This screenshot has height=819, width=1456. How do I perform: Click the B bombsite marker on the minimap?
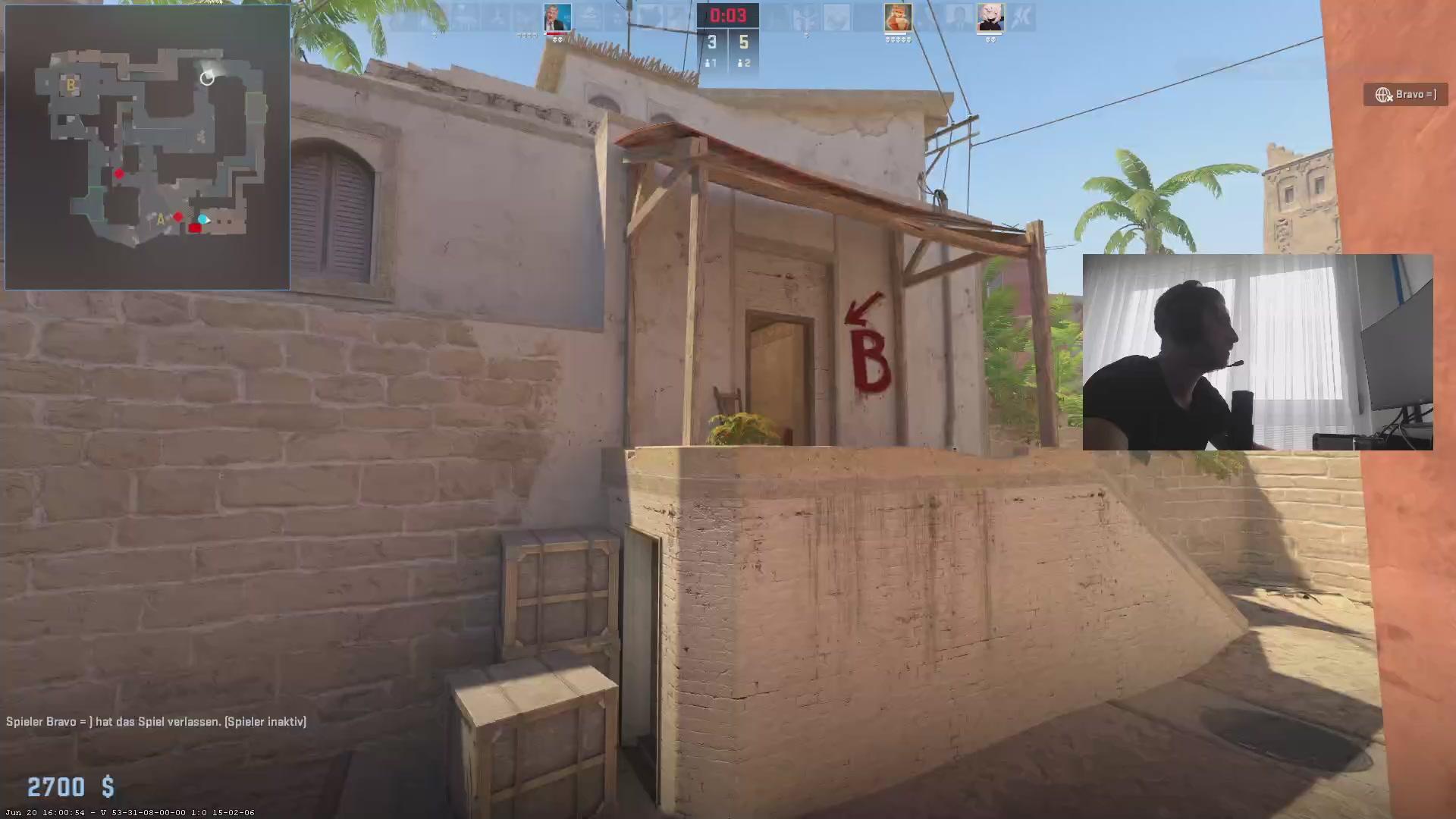tap(71, 86)
